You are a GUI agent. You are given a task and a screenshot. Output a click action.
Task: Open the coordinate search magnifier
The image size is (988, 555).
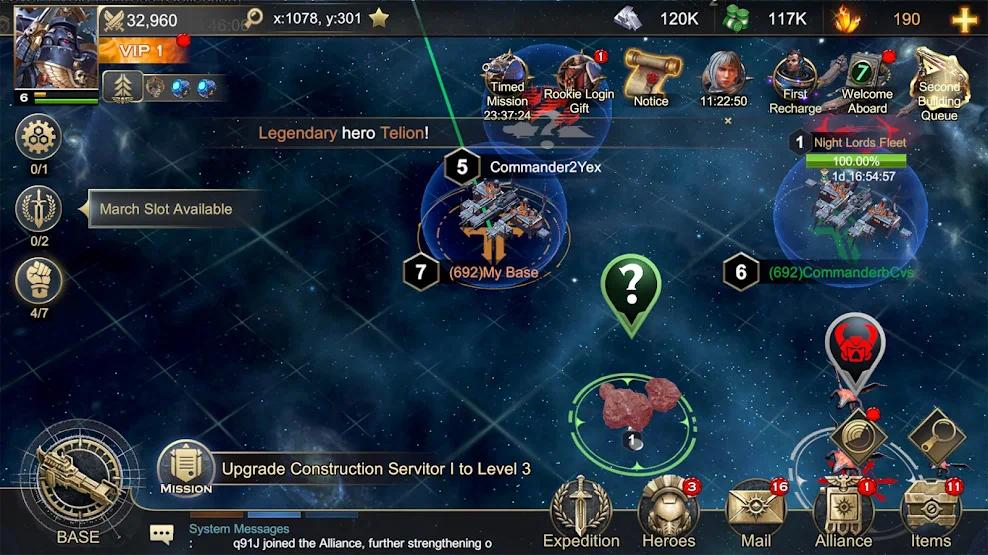click(254, 18)
